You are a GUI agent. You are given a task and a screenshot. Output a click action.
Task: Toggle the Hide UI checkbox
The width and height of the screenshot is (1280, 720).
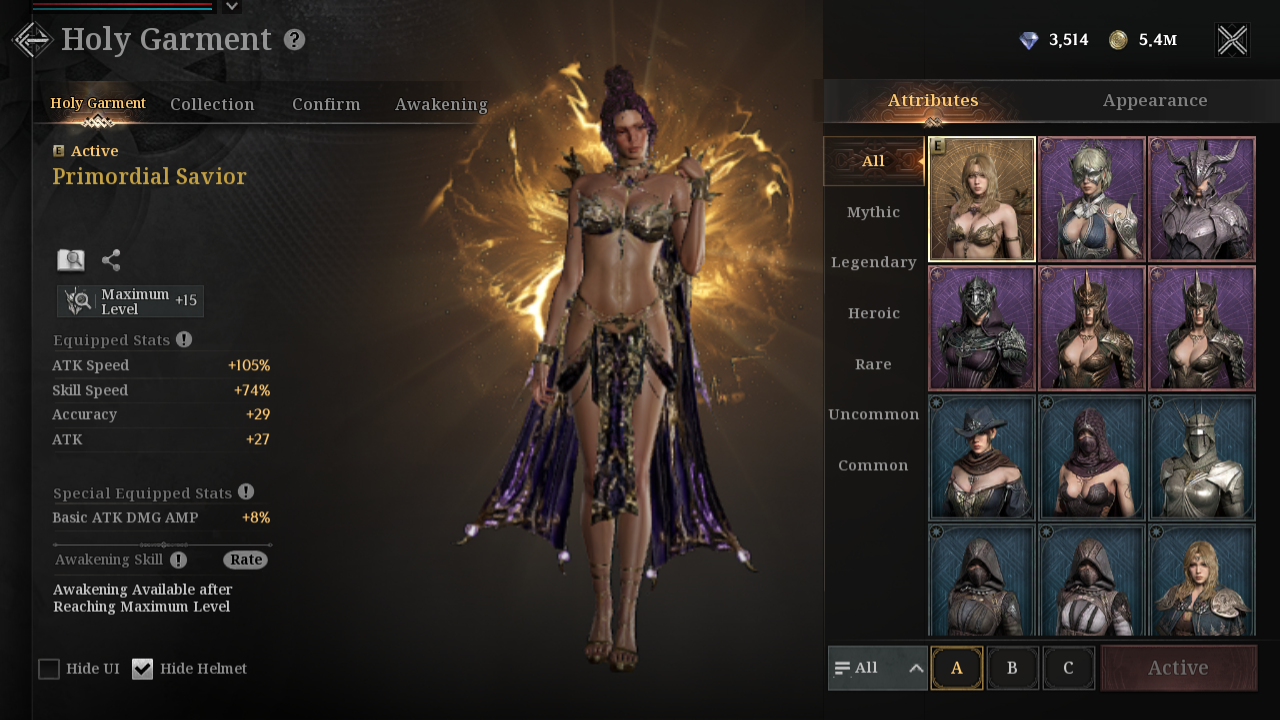[x=49, y=669]
